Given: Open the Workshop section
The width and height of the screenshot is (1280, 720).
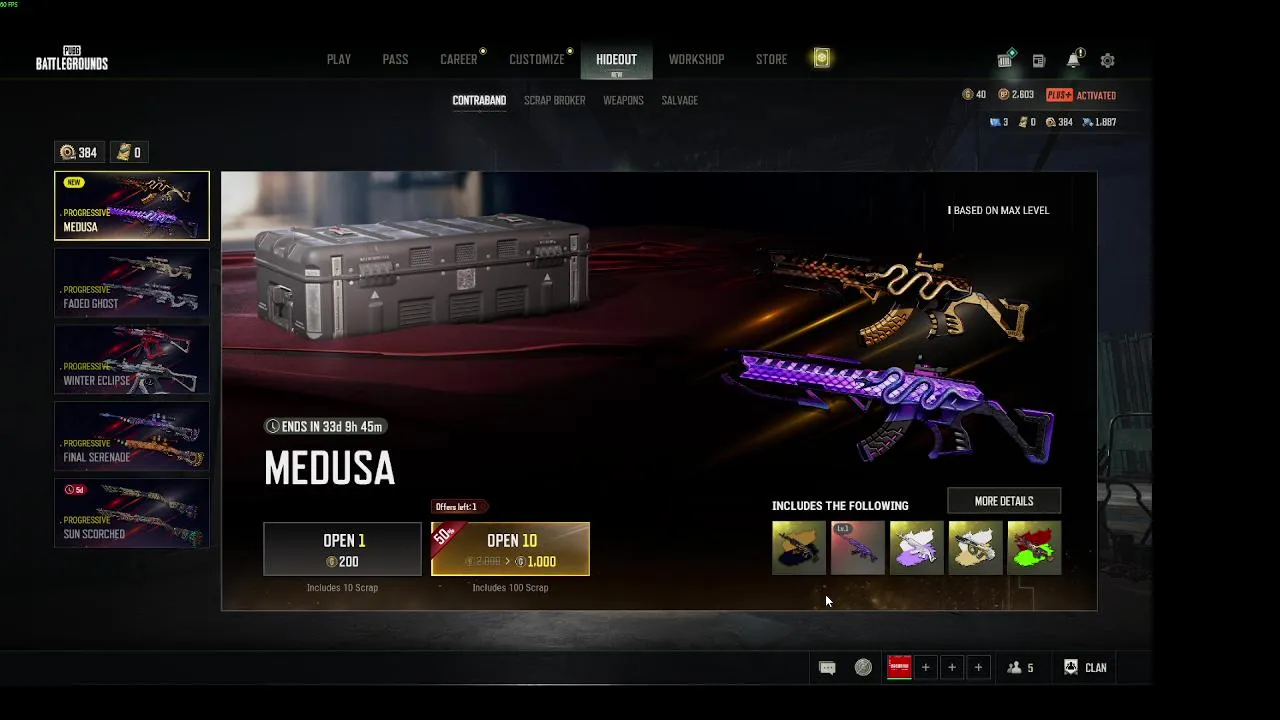Looking at the screenshot, I should (x=696, y=60).
